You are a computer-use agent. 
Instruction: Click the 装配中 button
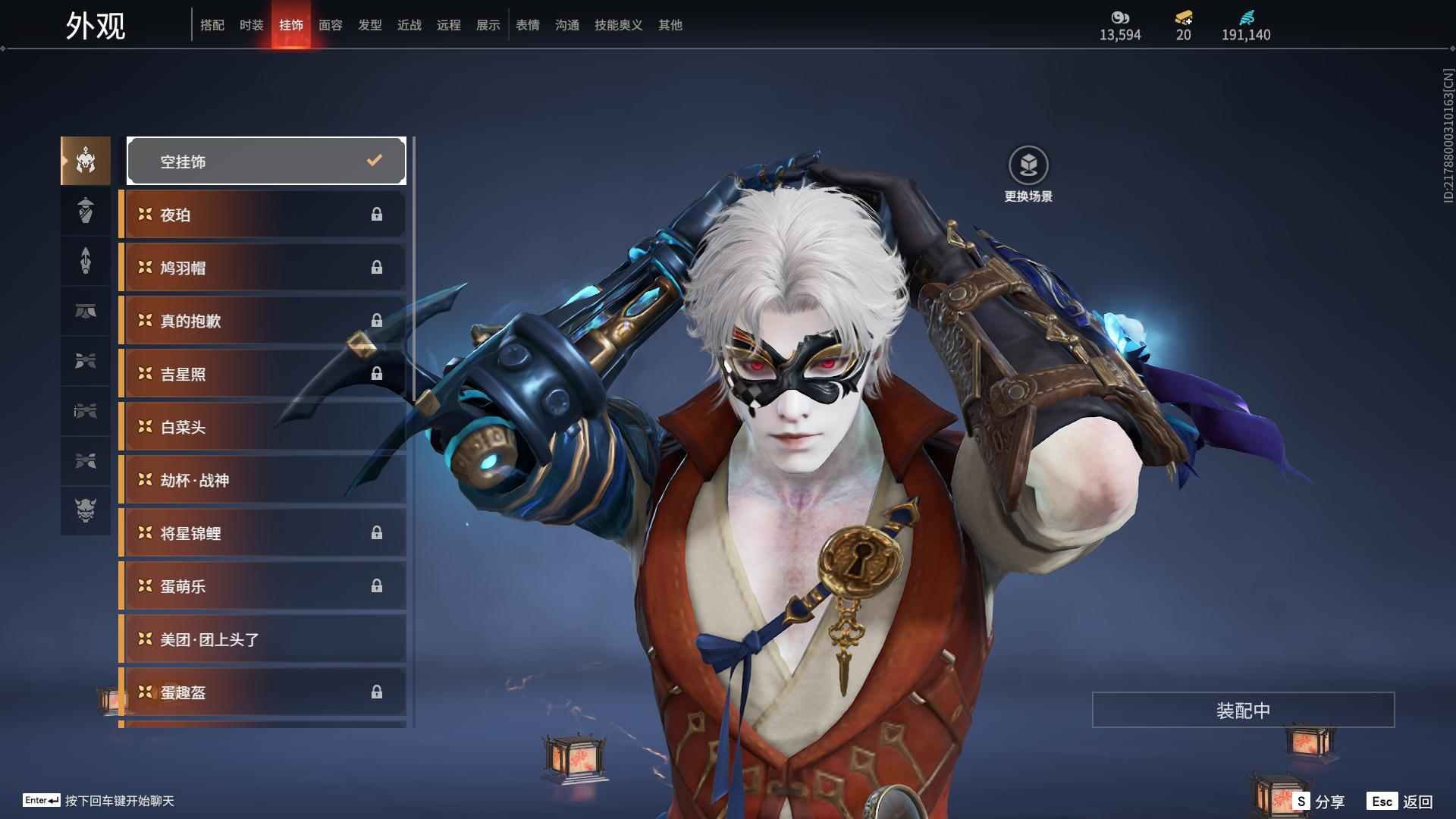point(1243,710)
